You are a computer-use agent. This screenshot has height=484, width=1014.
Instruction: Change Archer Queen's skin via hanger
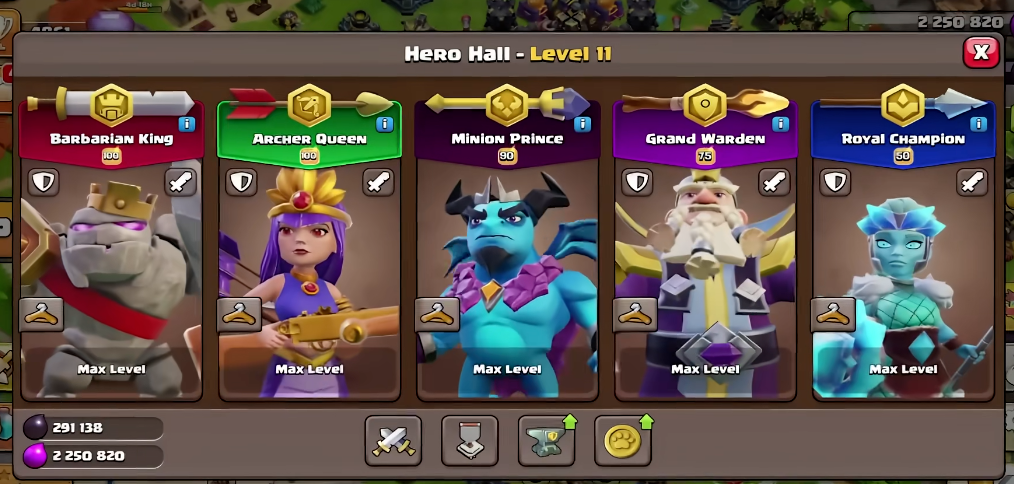(239, 314)
